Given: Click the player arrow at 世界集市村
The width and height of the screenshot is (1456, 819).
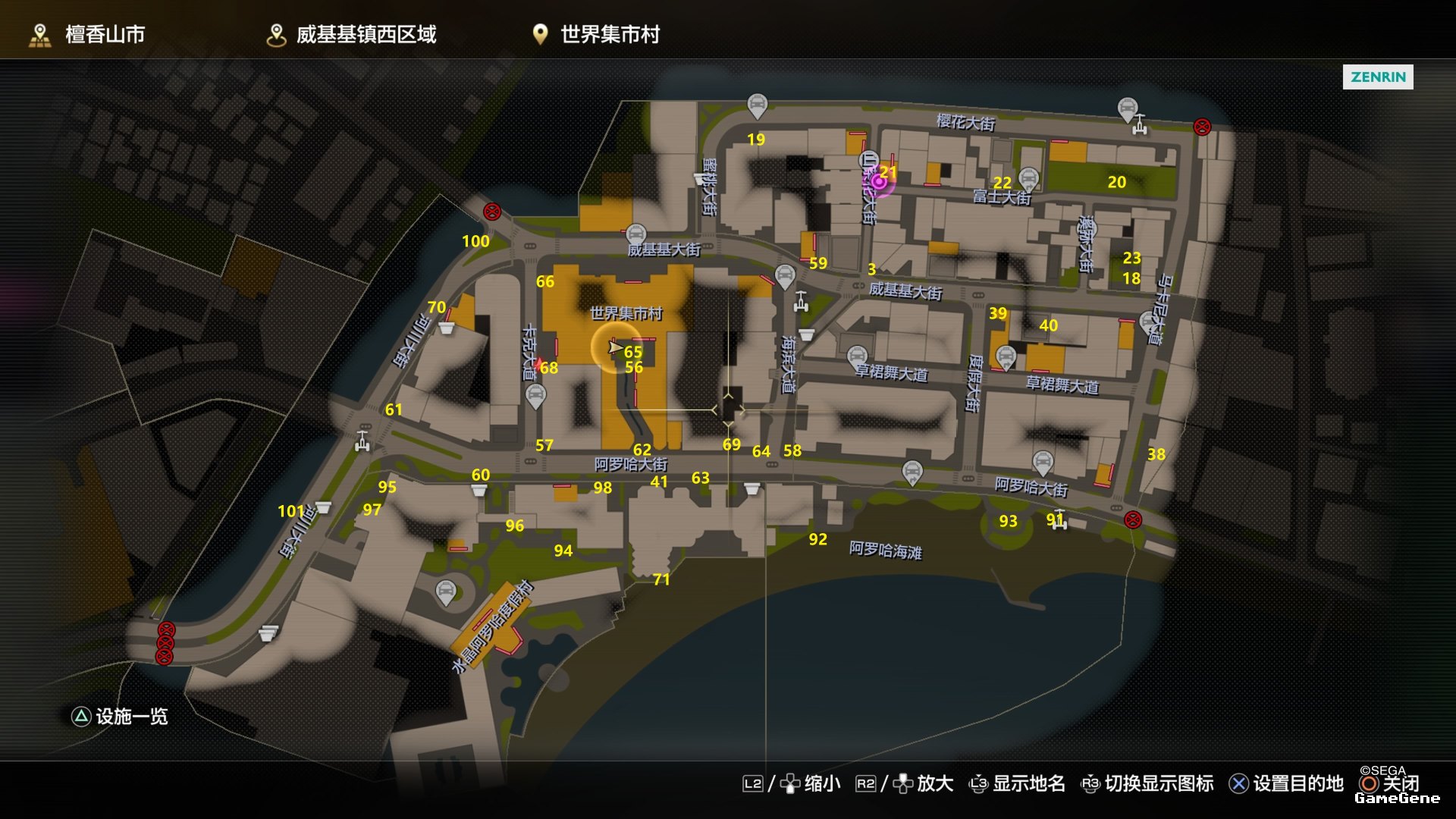Looking at the screenshot, I should point(615,347).
